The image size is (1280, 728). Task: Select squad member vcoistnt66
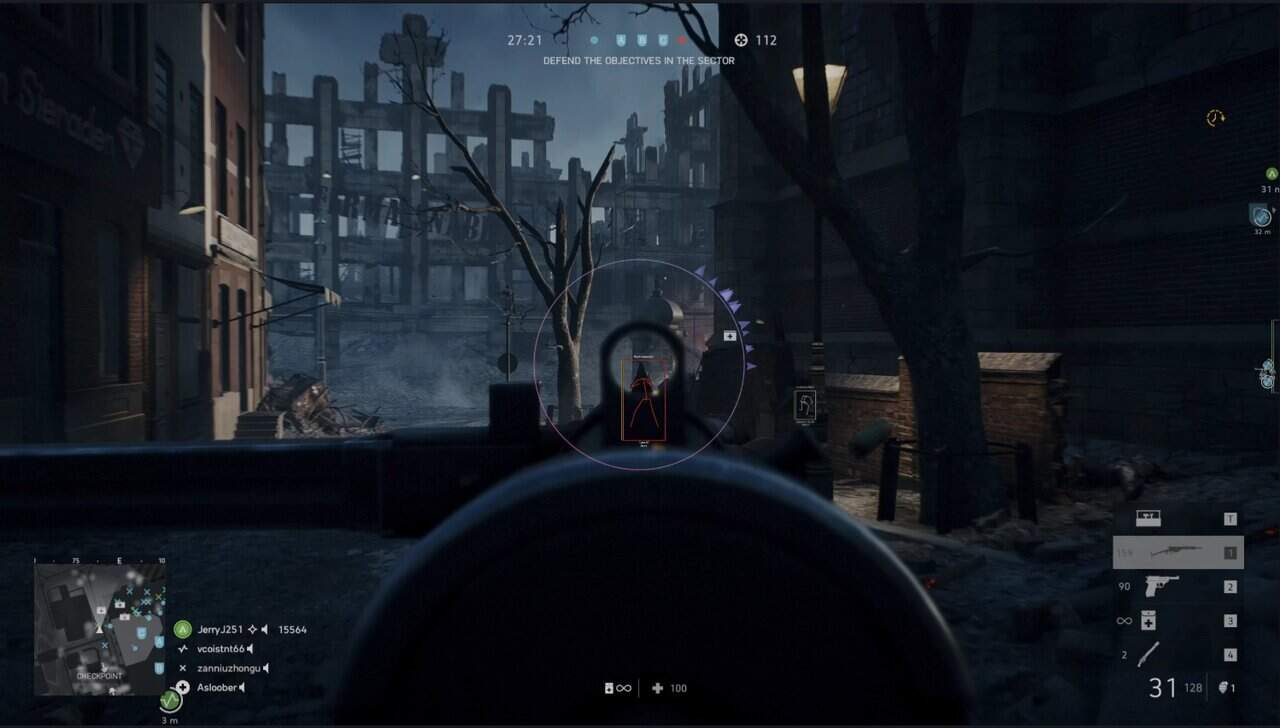(x=220, y=649)
